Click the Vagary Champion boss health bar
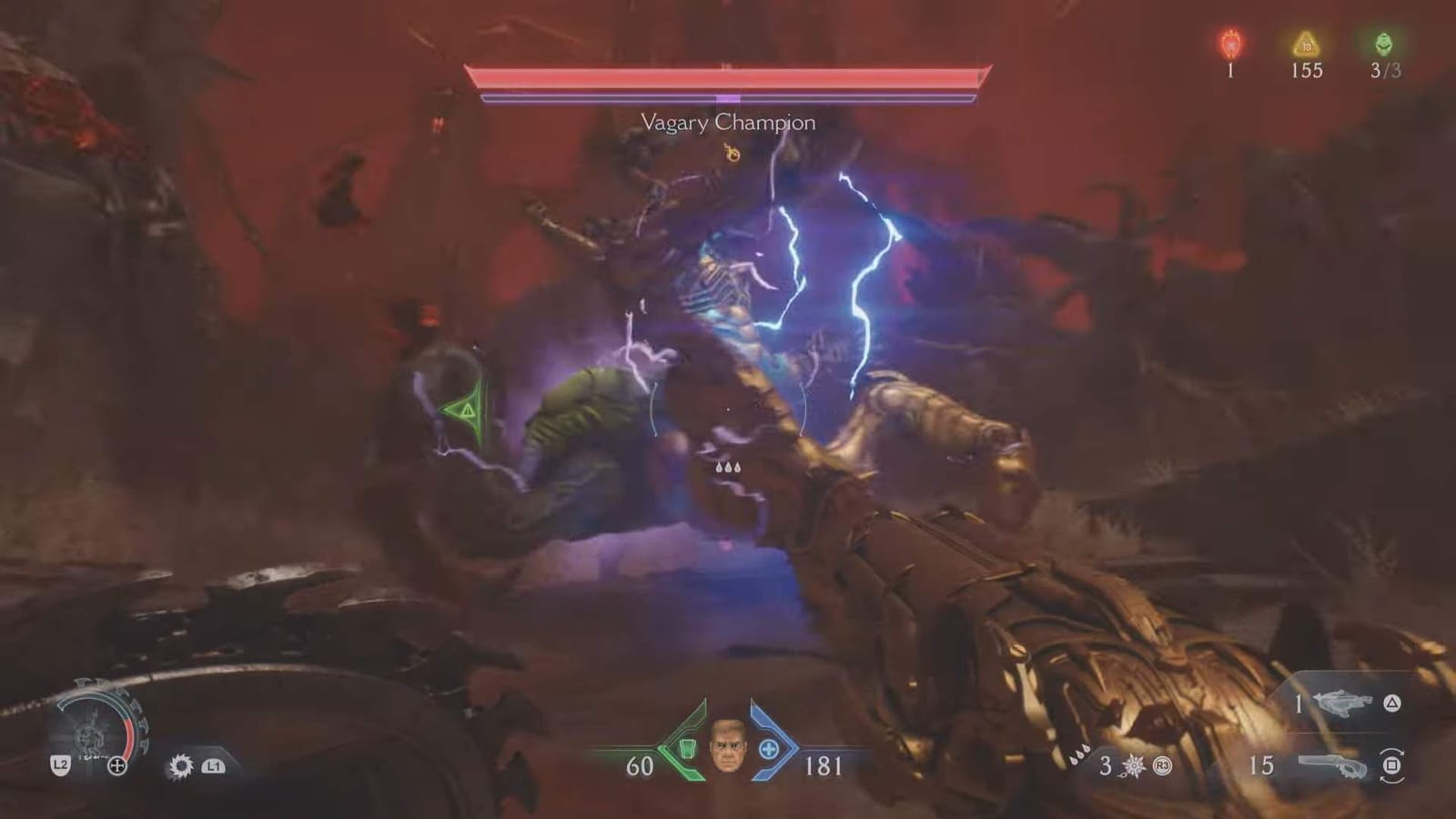 point(726,77)
